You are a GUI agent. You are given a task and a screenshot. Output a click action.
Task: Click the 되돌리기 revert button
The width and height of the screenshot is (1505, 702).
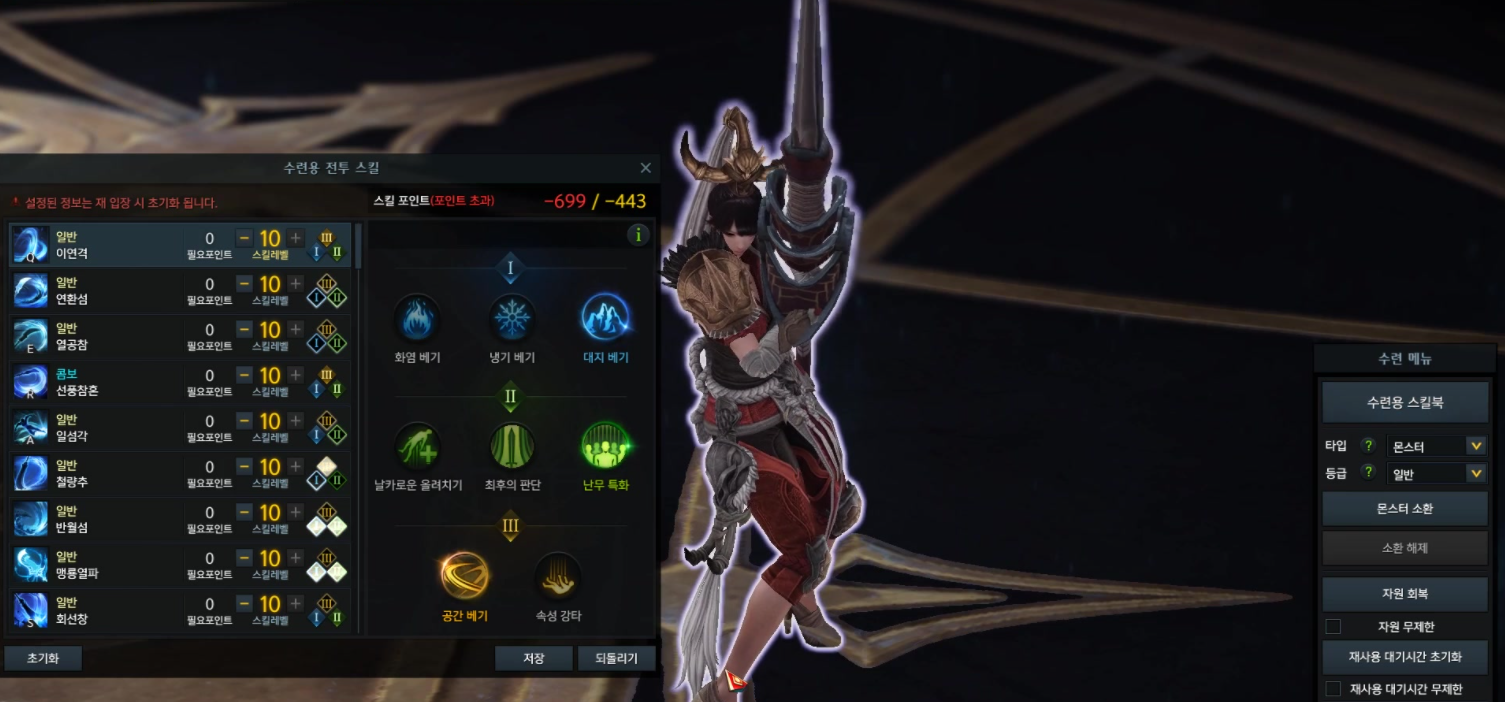click(x=616, y=659)
